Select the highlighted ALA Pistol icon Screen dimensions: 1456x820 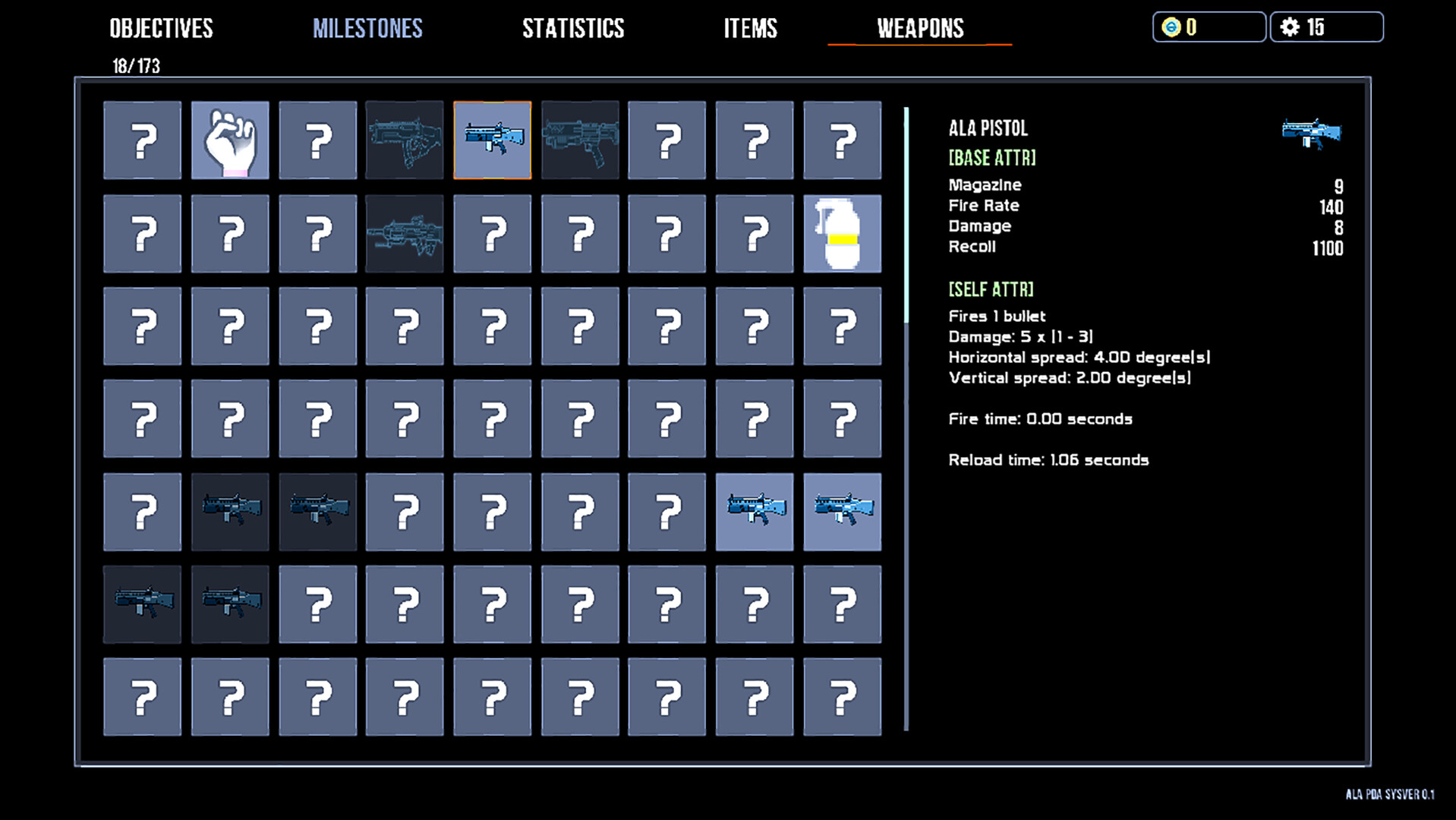coord(492,141)
